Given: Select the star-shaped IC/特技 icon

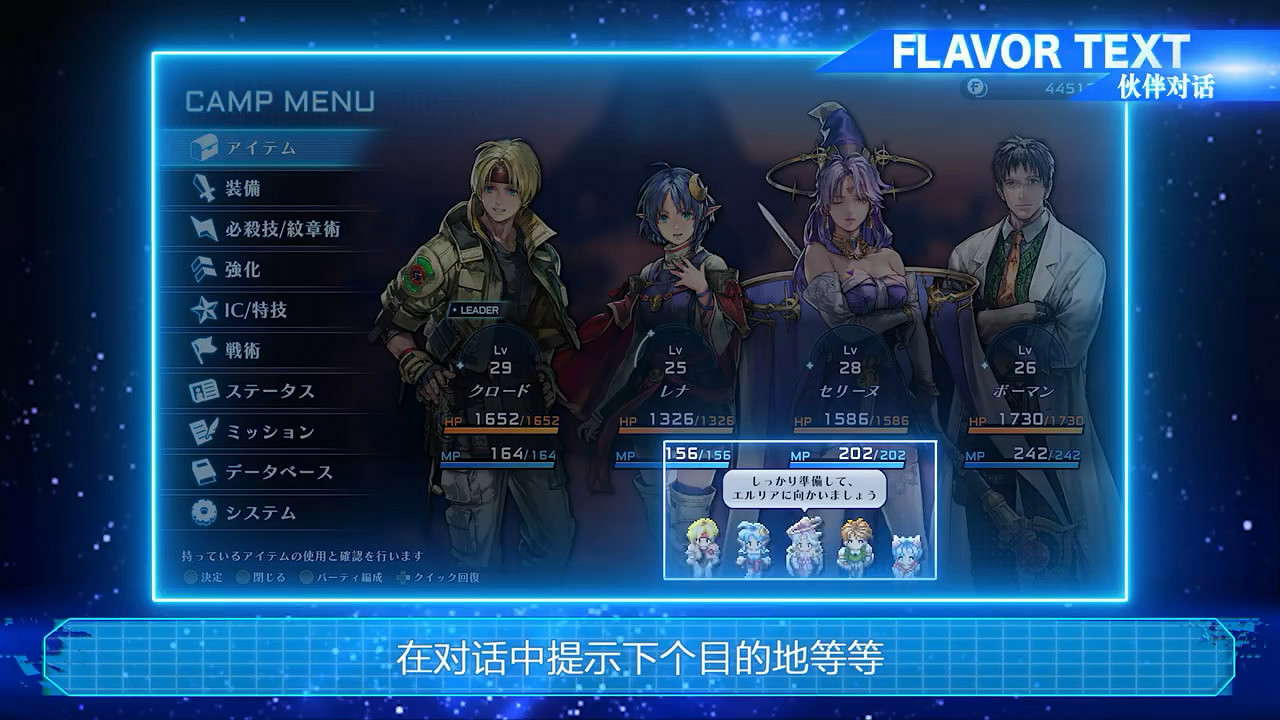Looking at the screenshot, I should click(205, 307).
